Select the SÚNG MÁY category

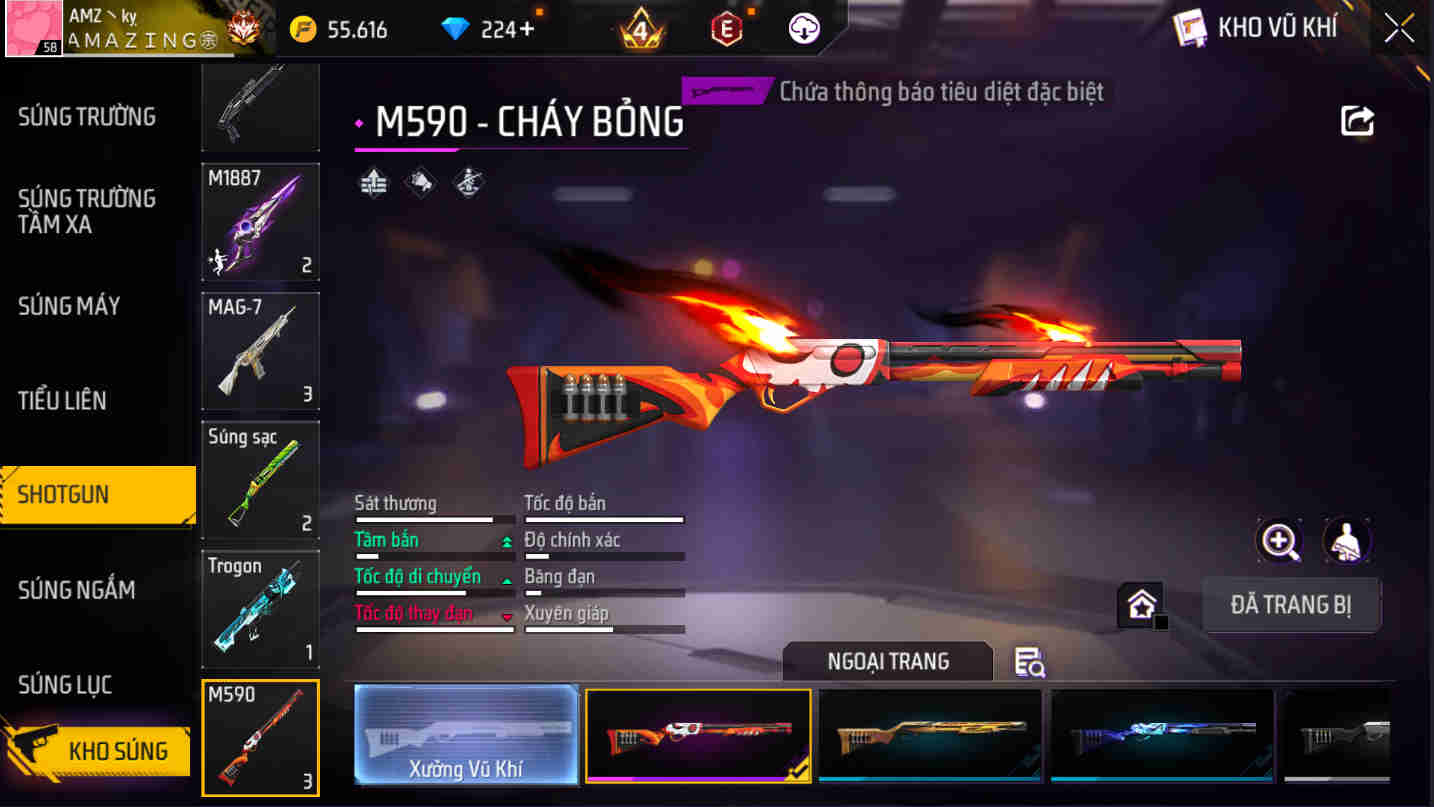tap(68, 307)
